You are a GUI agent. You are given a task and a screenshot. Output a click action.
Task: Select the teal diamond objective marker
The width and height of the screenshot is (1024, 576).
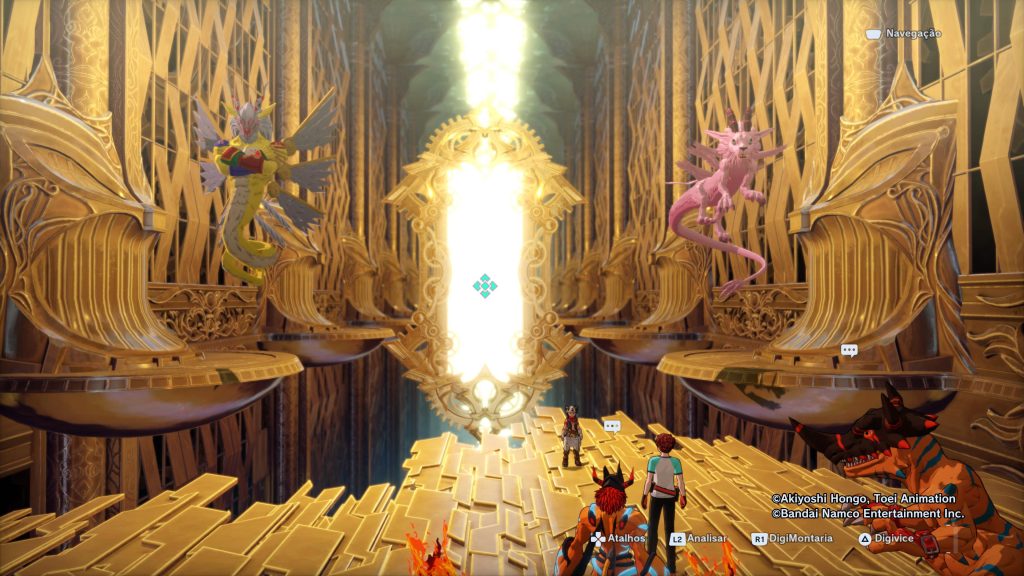click(x=485, y=286)
